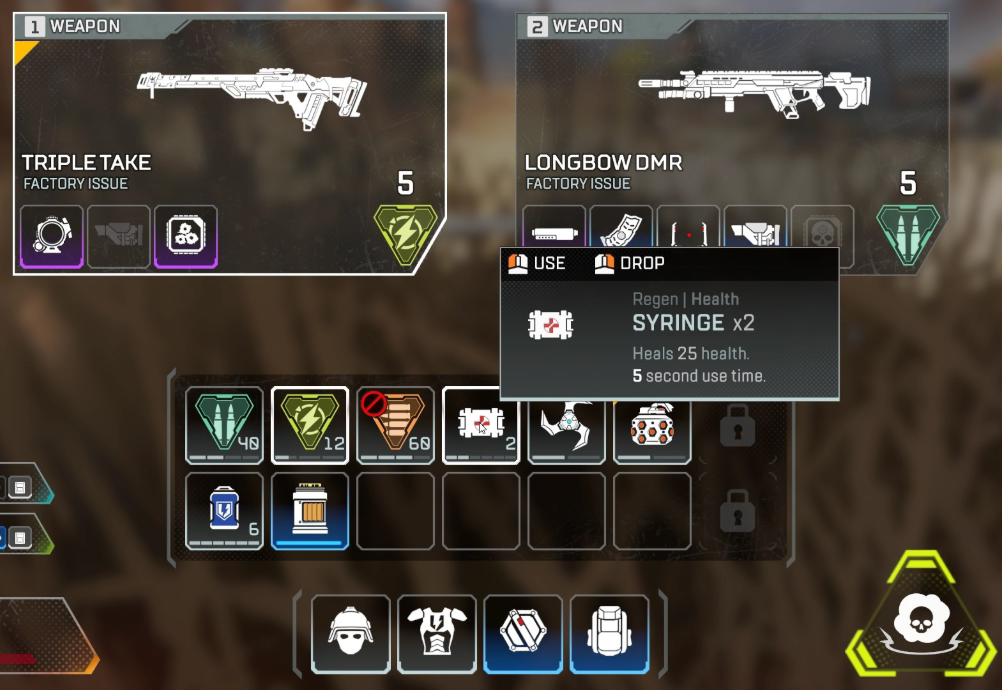Select the extended light magazine in the backpack
This screenshot has width=1002, height=690.
click(310, 511)
